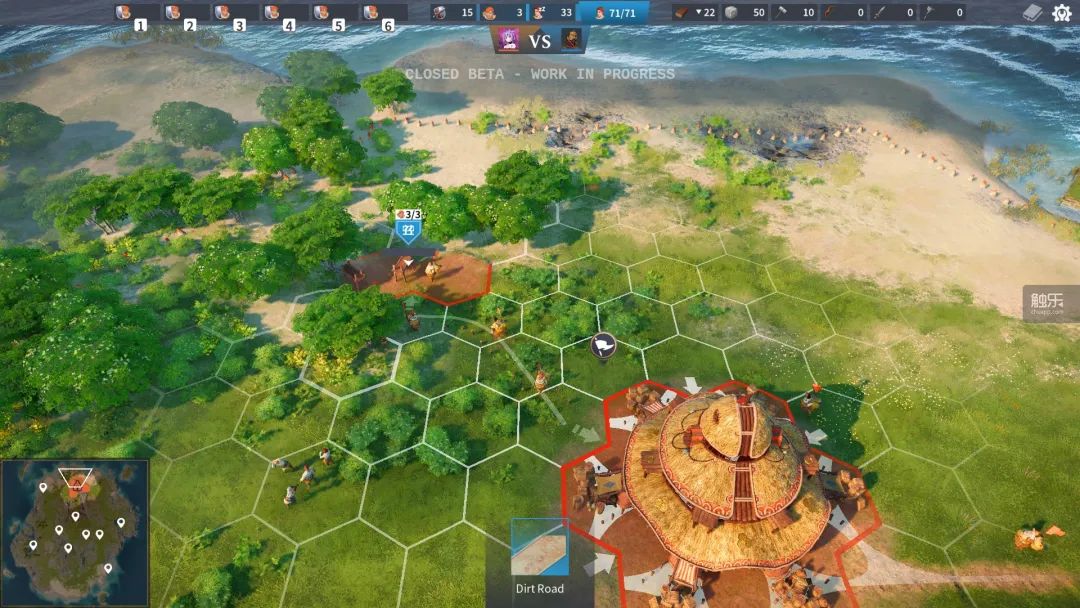This screenshot has height=608, width=1080.
Task: Select control group slot 6
Action: [383, 14]
